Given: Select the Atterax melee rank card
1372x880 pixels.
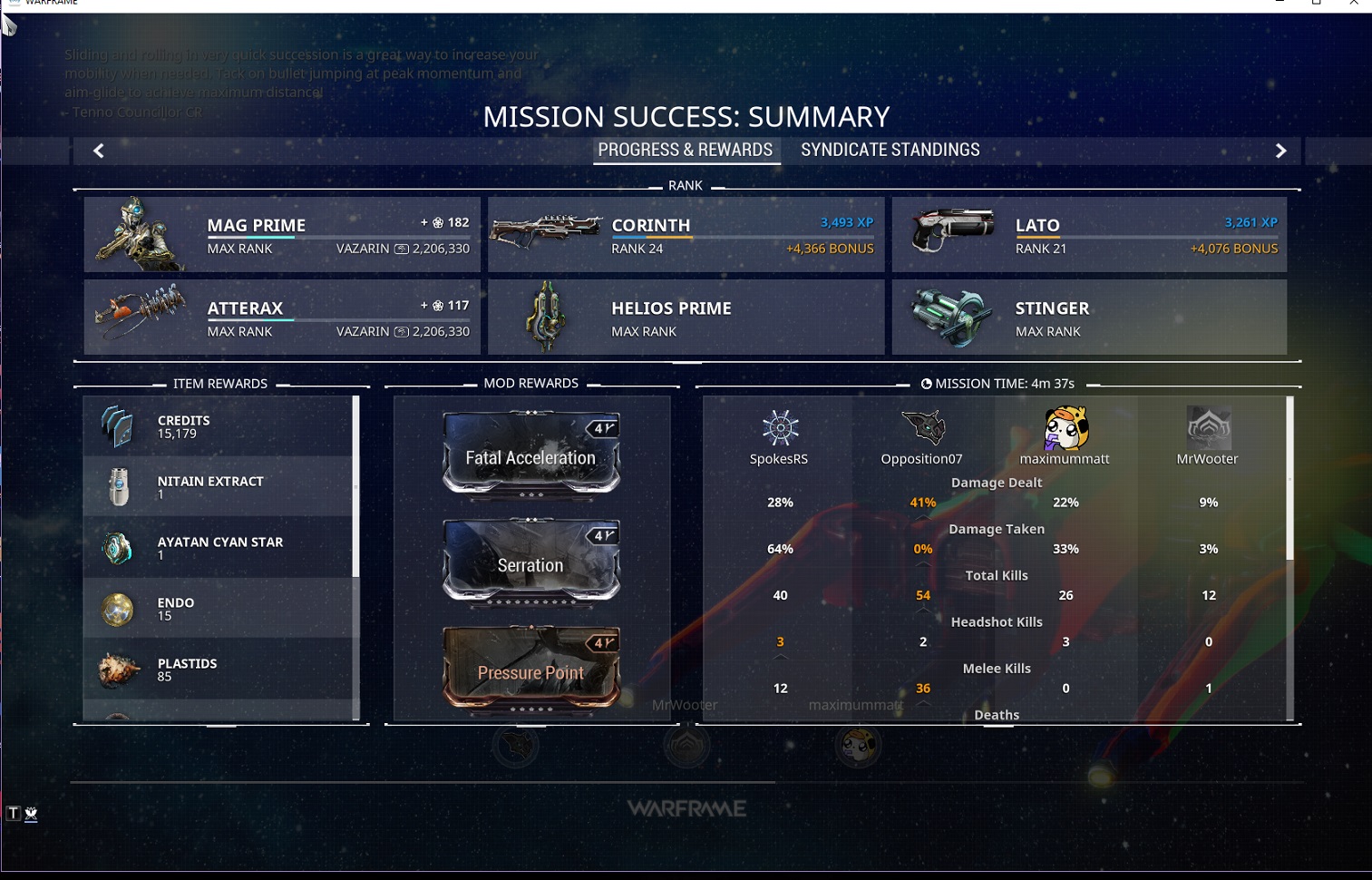Looking at the screenshot, I should click(282, 318).
